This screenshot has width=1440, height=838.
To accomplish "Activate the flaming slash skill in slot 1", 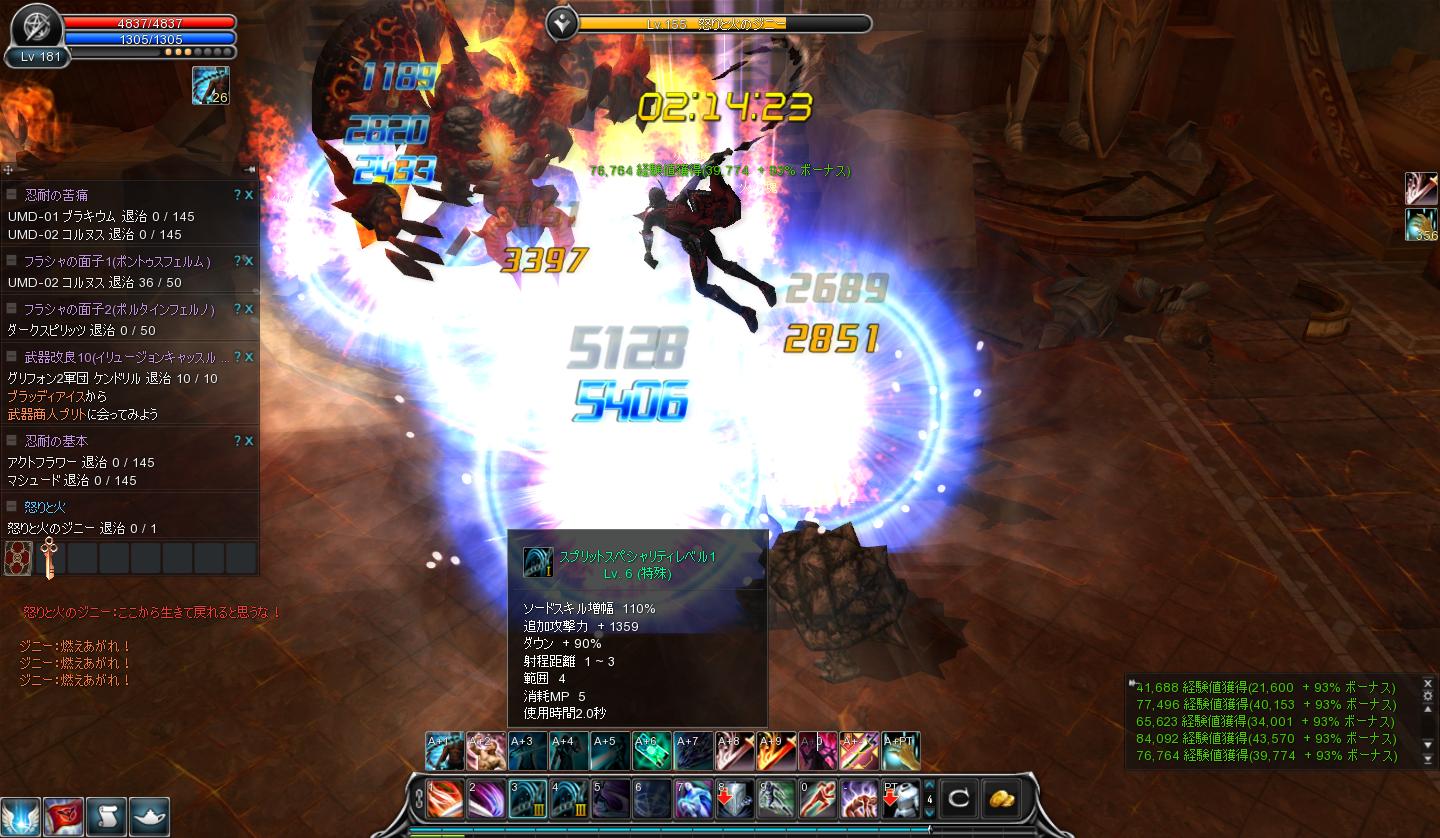I will pyautogui.click(x=445, y=799).
